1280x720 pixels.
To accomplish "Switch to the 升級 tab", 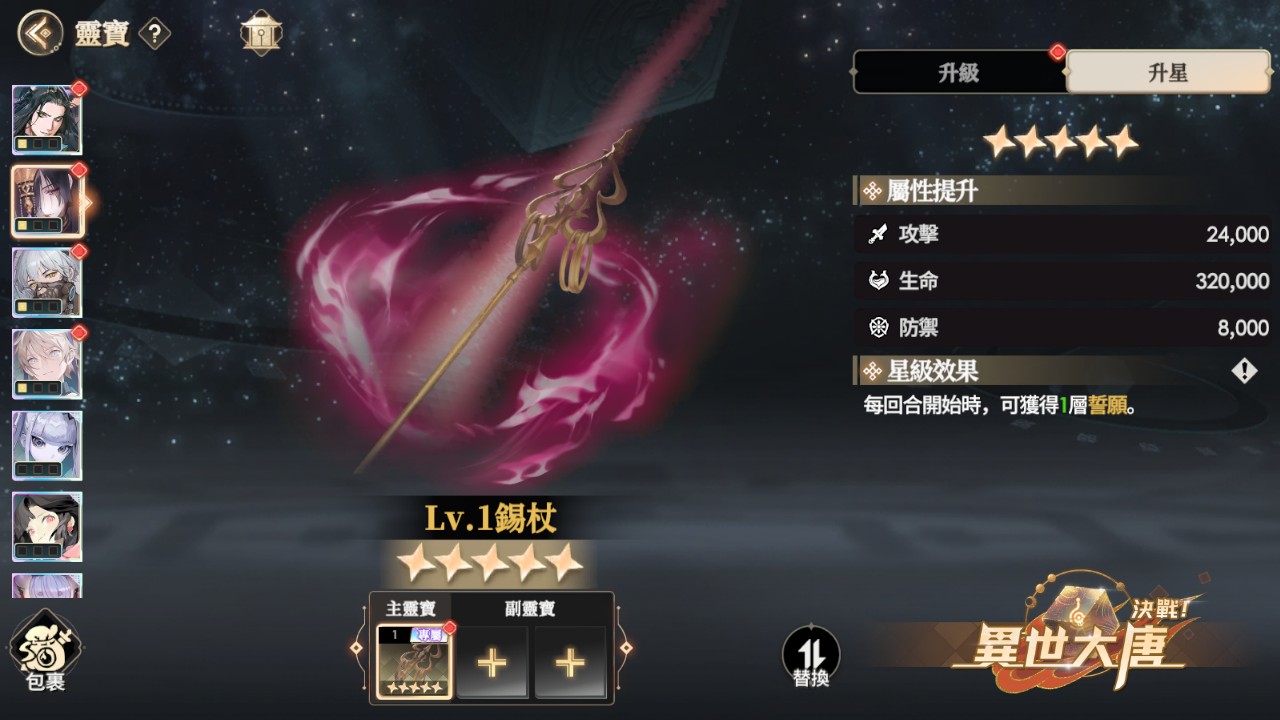I will (x=958, y=73).
